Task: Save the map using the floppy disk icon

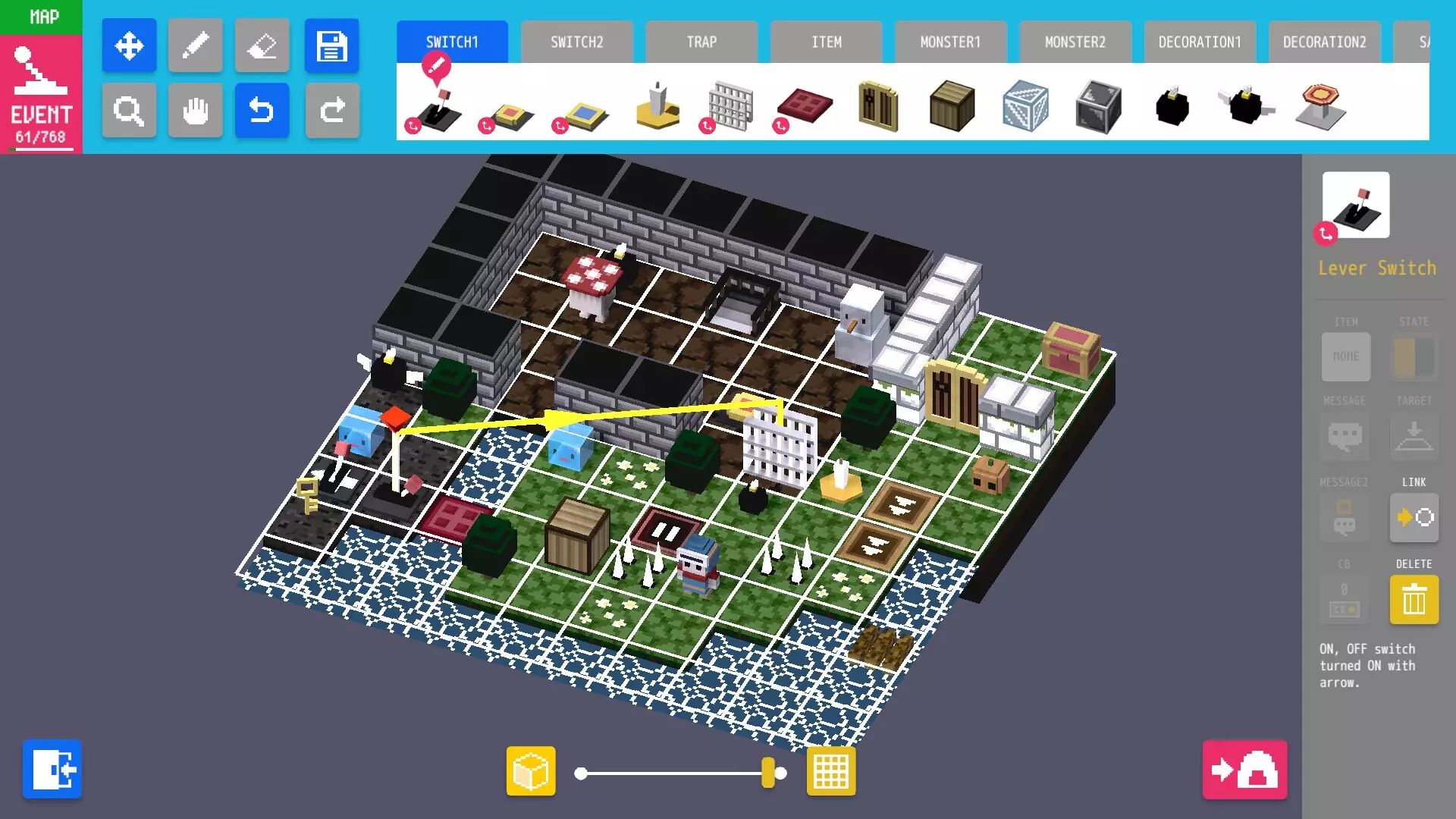Action: click(x=332, y=45)
